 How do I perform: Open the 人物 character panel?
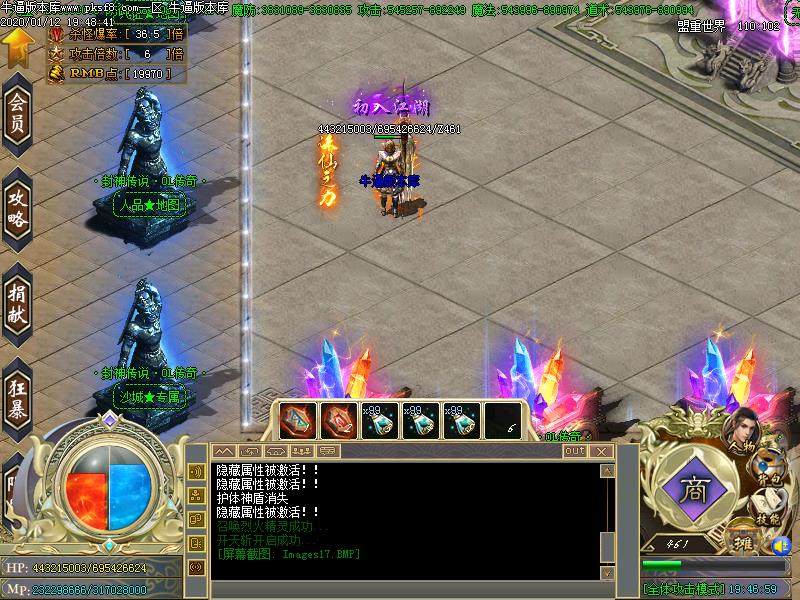pos(744,433)
